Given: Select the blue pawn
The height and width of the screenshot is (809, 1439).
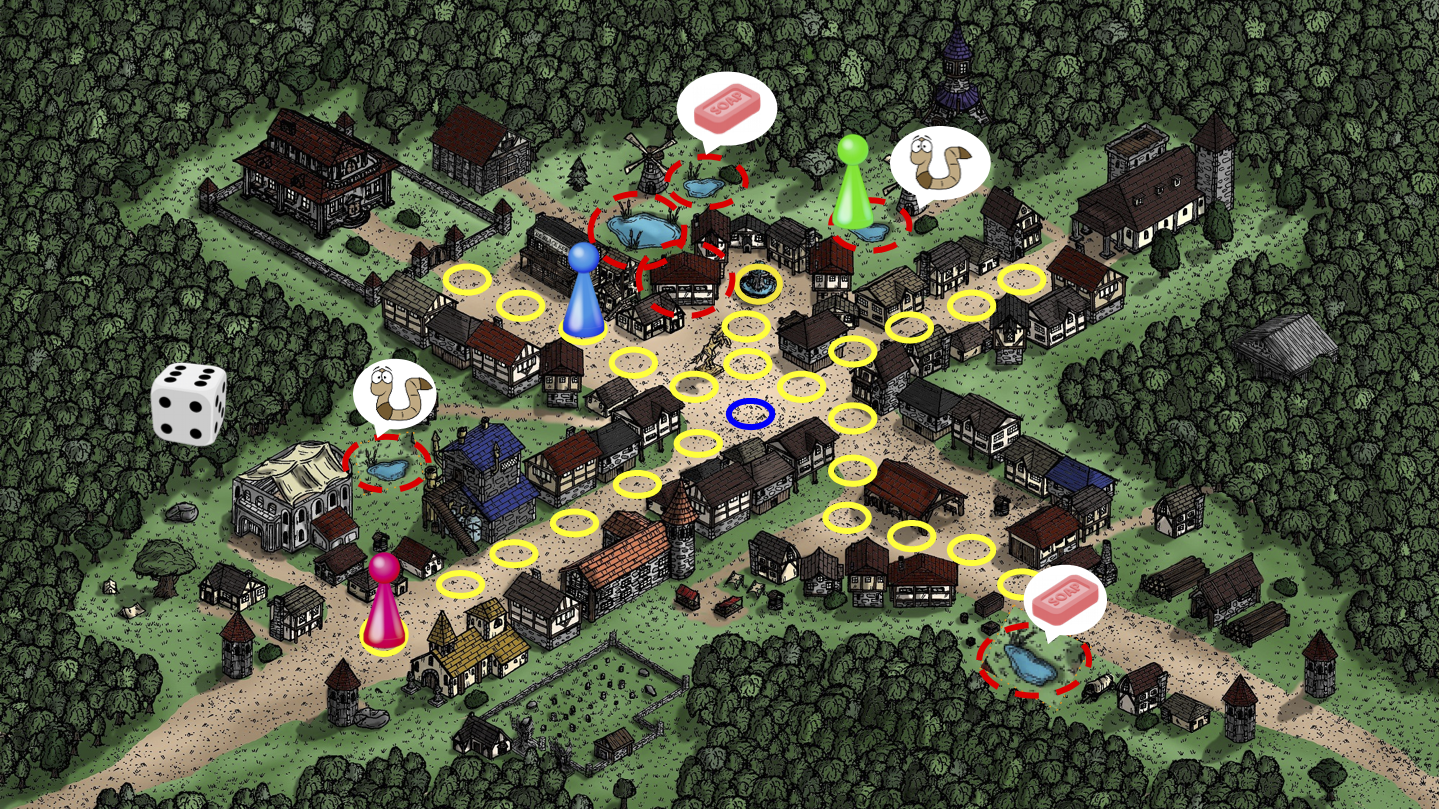Looking at the screenshot, I should pyautogui.click(x=583, y=291).
